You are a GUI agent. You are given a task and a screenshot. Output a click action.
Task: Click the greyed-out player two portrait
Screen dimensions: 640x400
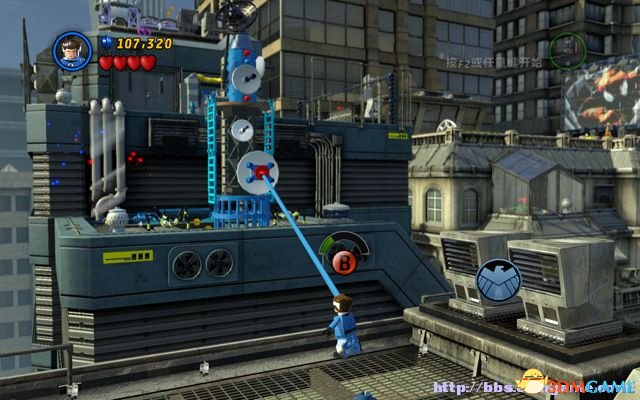(567, 49)
